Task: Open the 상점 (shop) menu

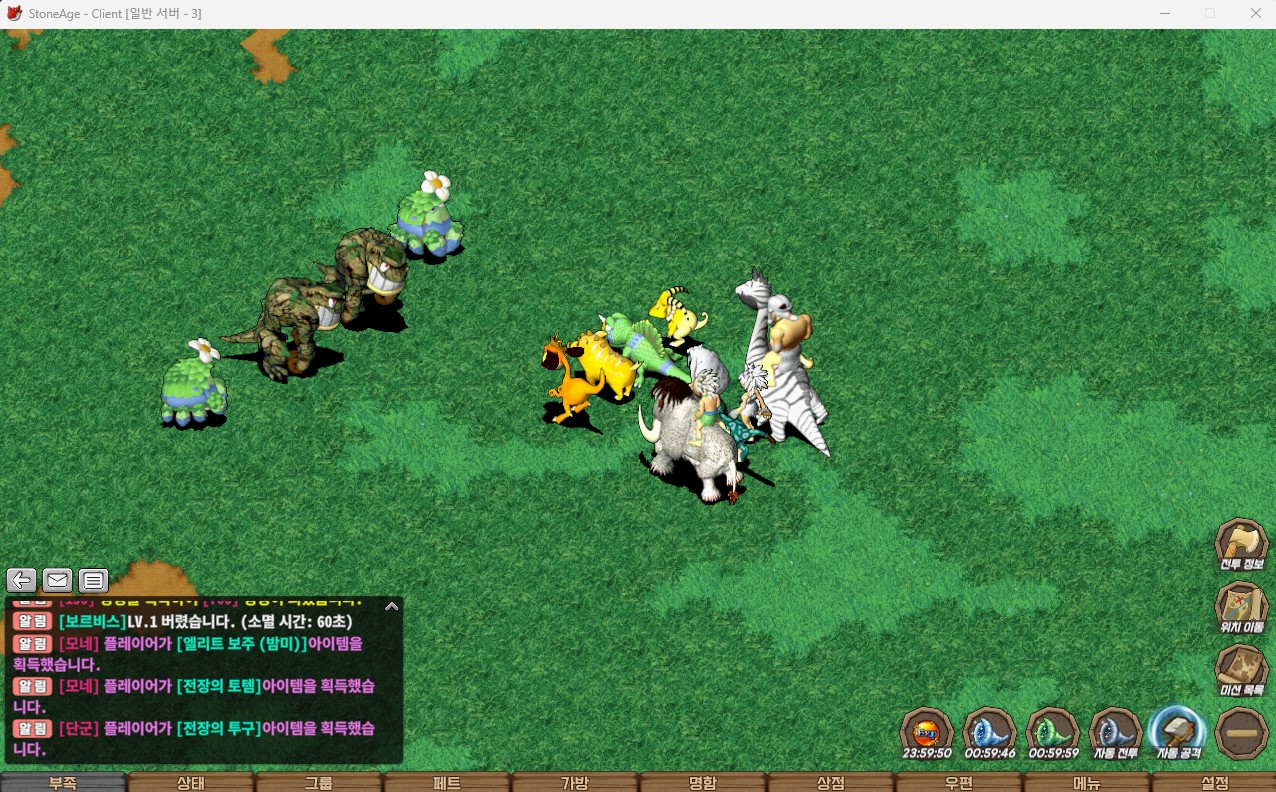Action: coord(831,782)
